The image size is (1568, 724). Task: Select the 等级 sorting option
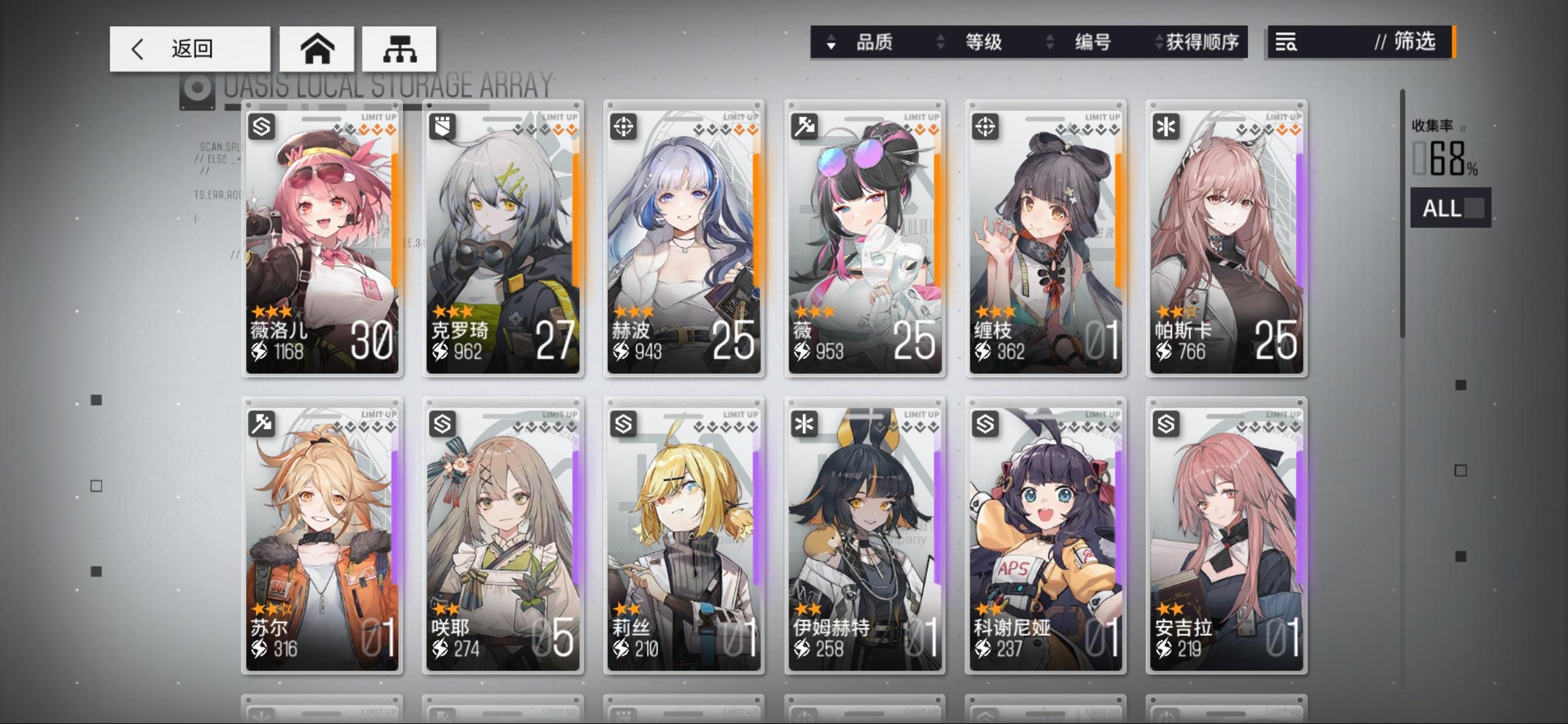point(983,42)
